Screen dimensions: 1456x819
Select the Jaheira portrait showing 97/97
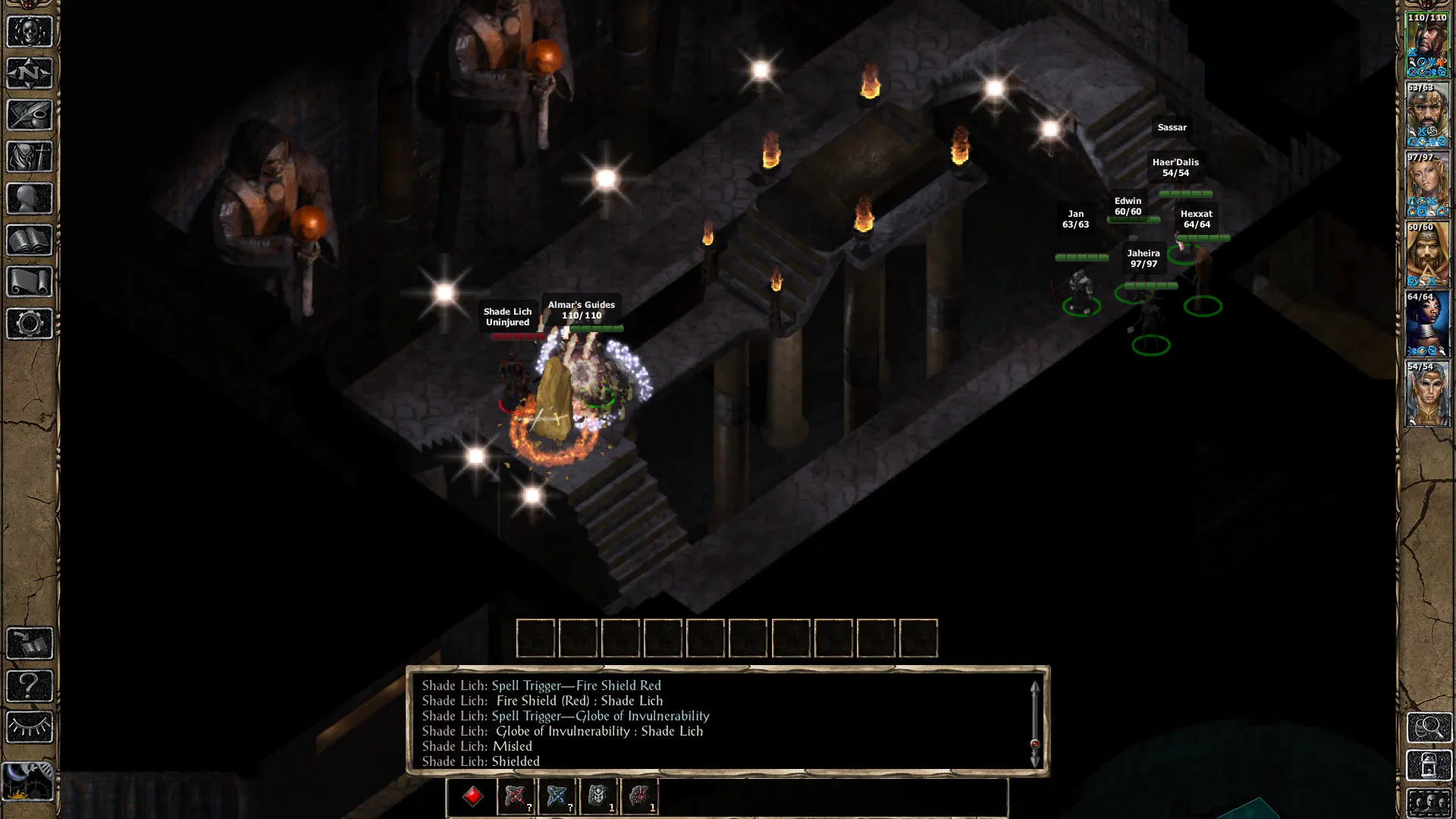1427,184
